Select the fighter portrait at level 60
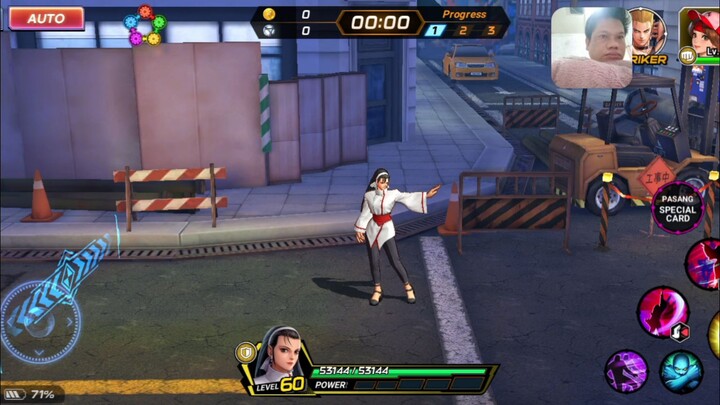Screen dimensions: 720x405 click(279, 355)
